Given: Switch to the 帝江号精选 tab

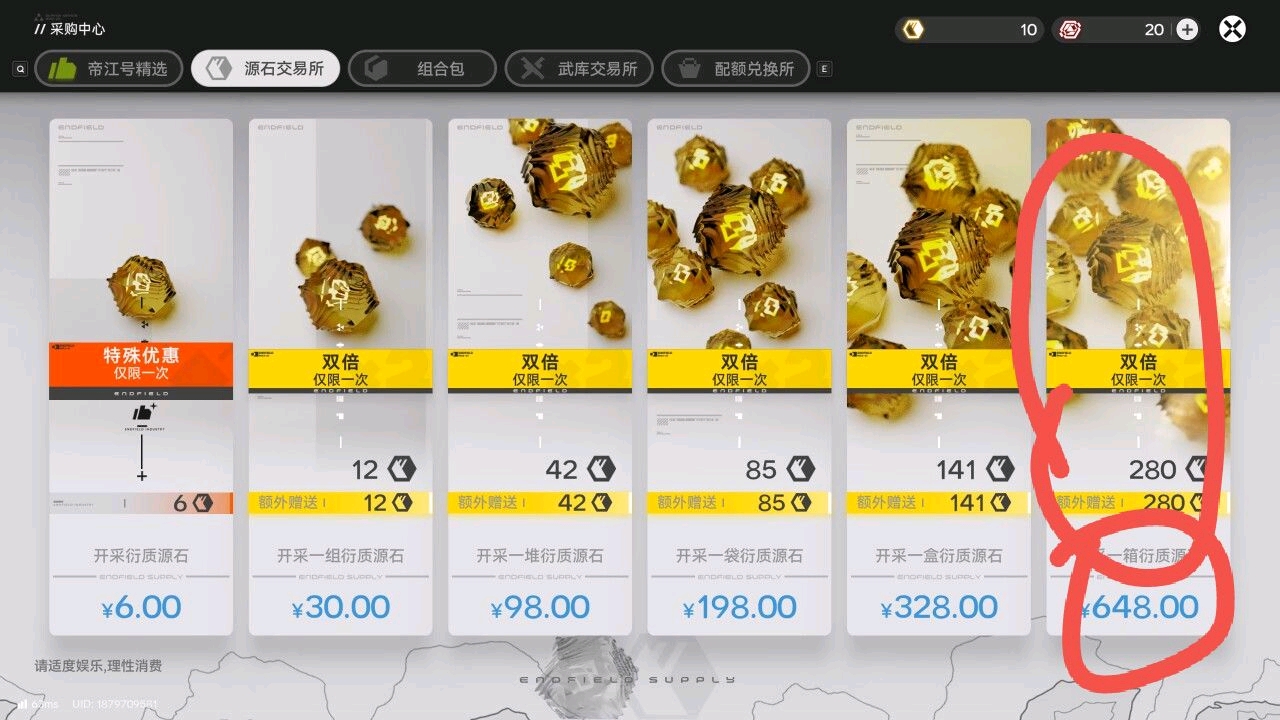Looking at the screenshot, I should pos(109,69).
